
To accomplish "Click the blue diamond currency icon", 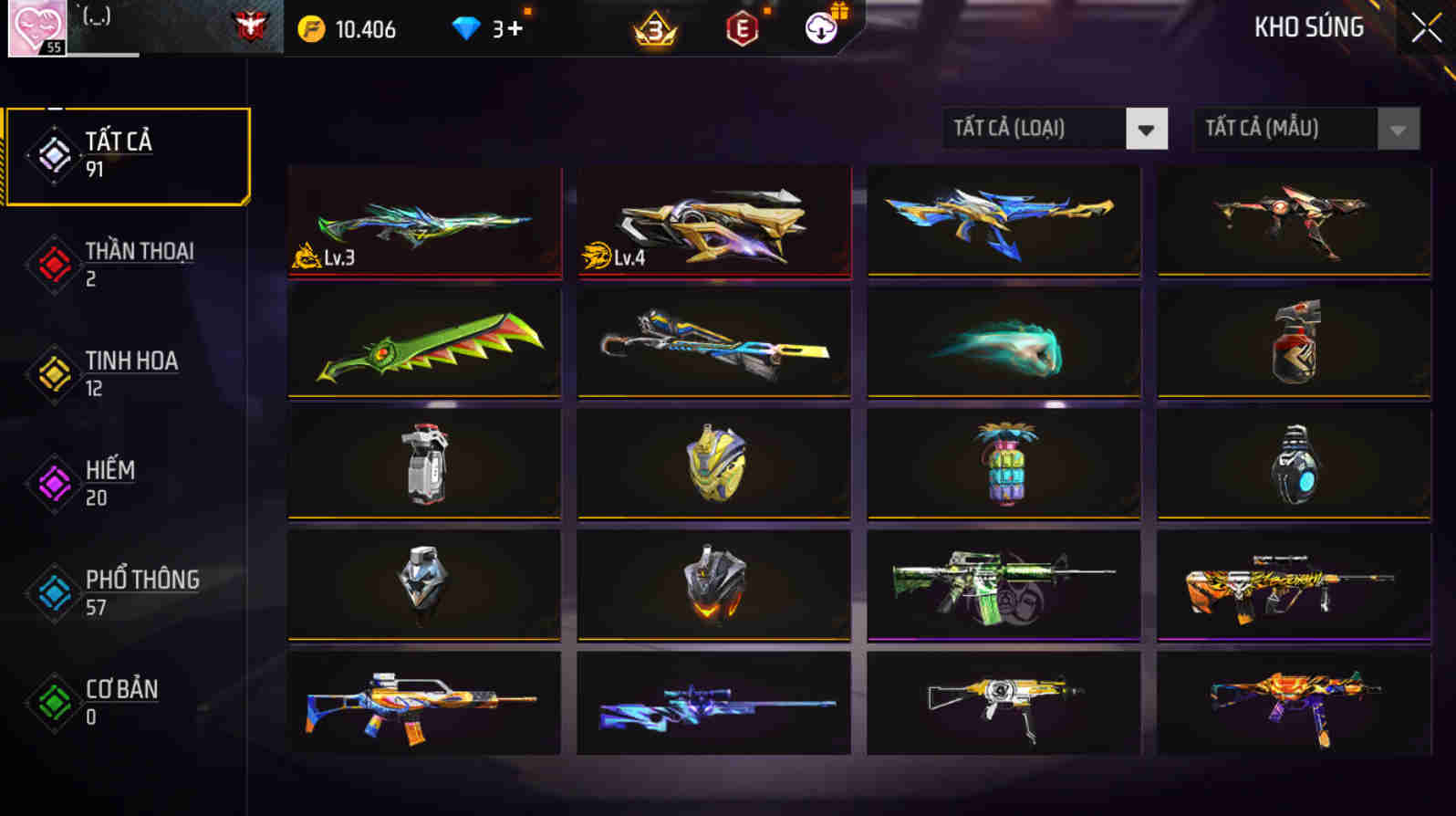I will coord(467,28).
